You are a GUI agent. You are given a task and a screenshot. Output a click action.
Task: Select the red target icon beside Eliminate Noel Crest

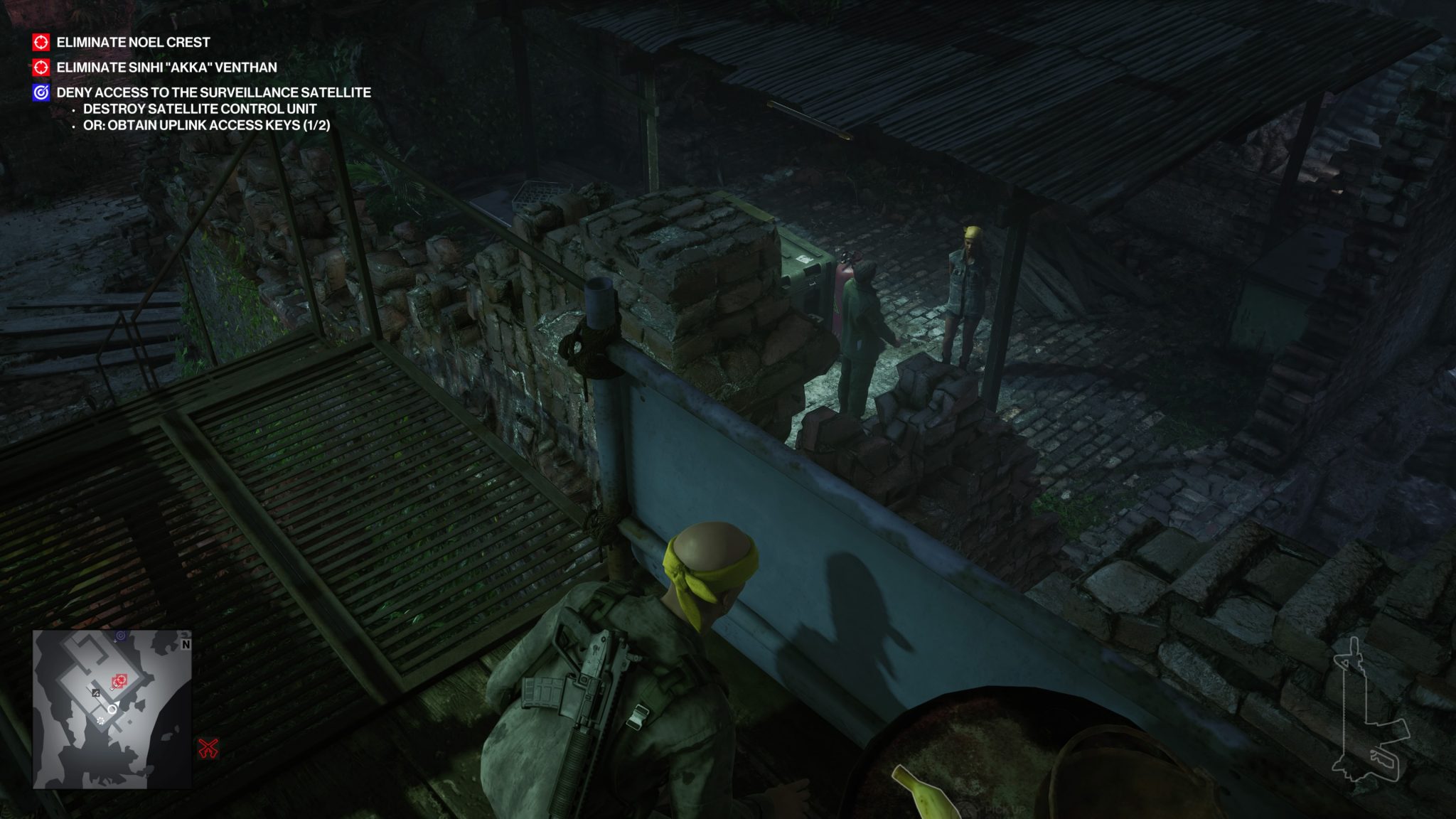pyautogui.click(x=43, y=43)
